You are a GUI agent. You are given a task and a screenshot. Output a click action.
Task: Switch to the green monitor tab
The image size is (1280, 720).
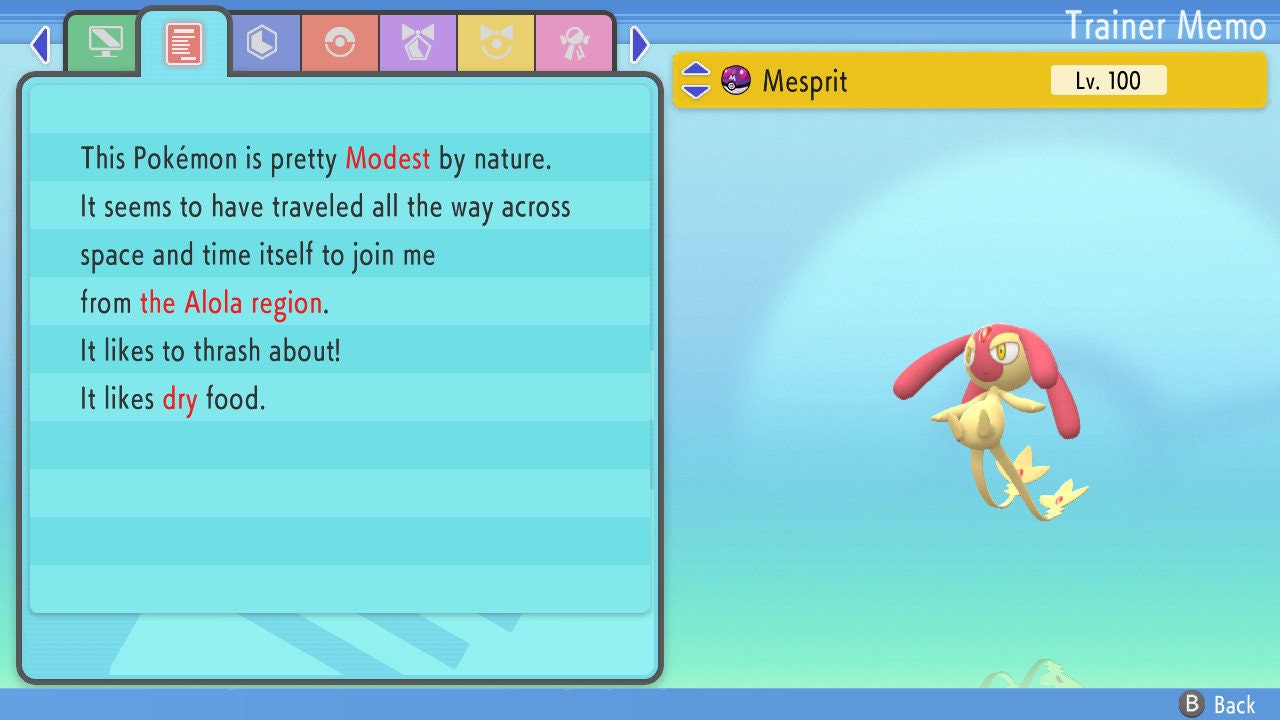pos(105,43)
